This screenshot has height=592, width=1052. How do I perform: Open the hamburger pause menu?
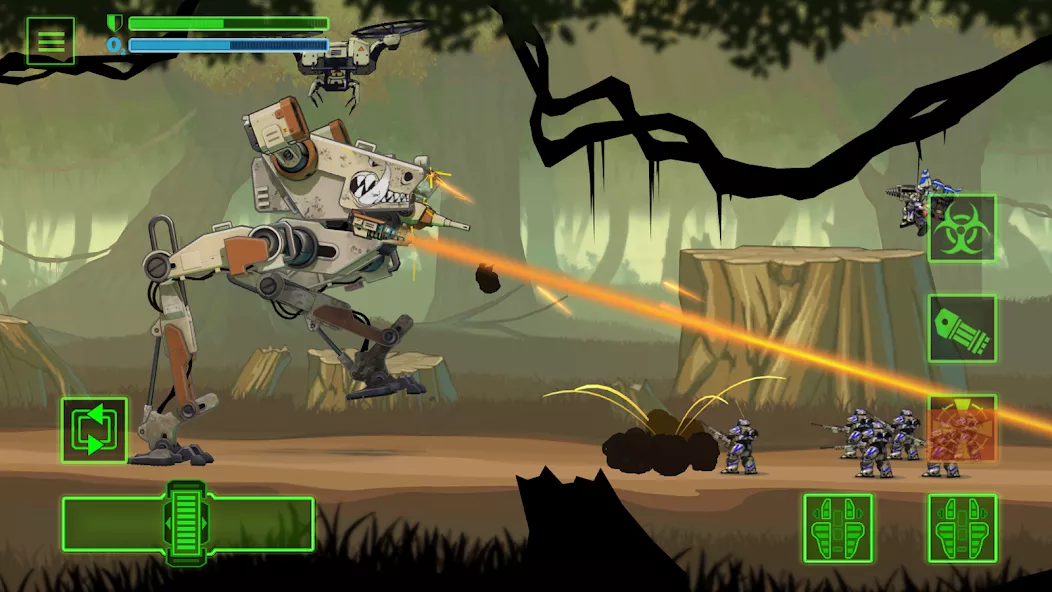click(50, 41)
